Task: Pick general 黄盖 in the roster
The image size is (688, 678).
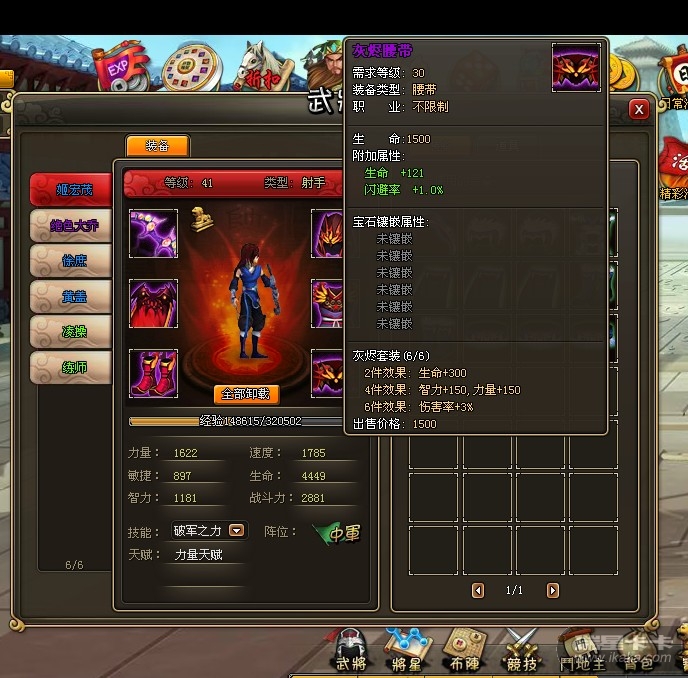Action: [x=70, y=296]
